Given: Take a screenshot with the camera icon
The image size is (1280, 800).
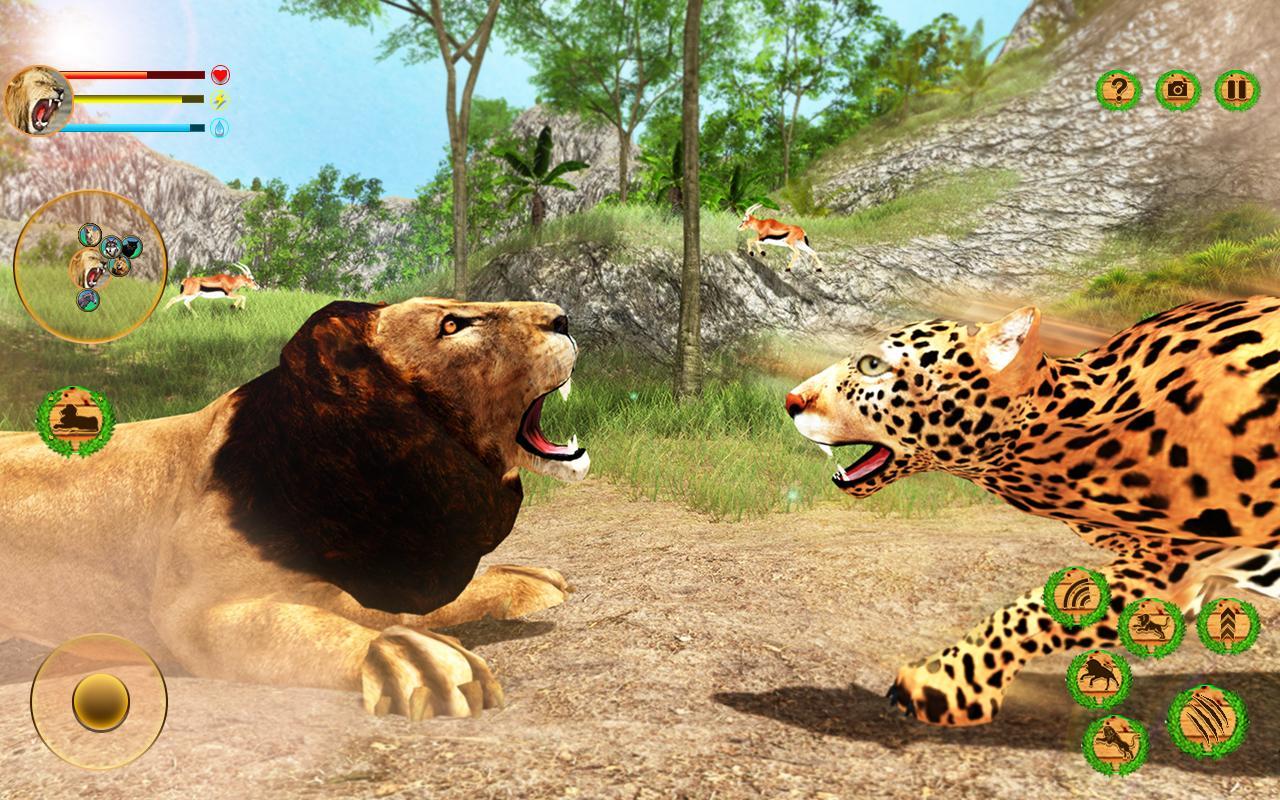Looking at the screenshot, I should pos(1176,90).
